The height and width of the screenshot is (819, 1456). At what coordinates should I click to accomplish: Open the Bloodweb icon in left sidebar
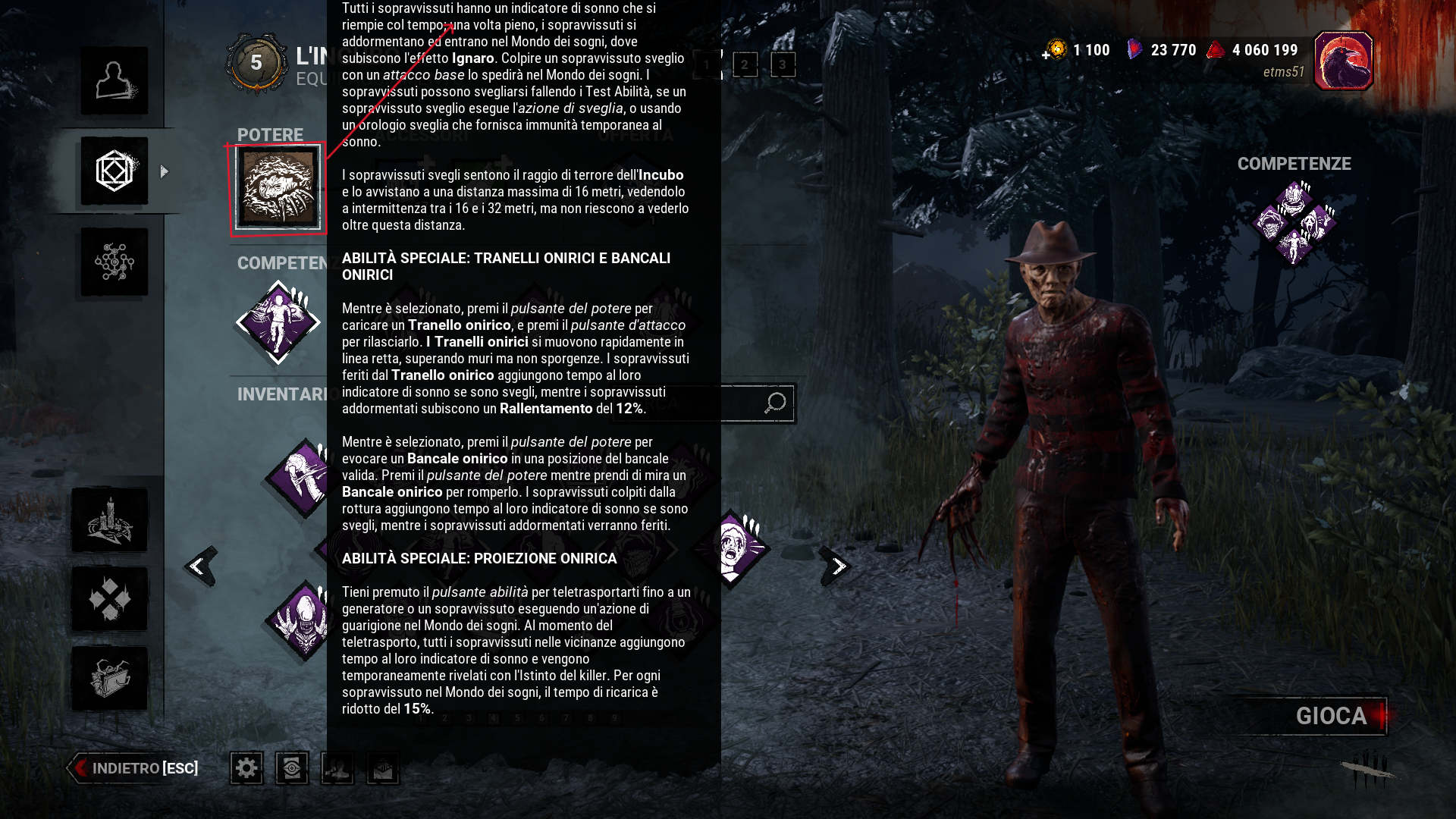114,262
